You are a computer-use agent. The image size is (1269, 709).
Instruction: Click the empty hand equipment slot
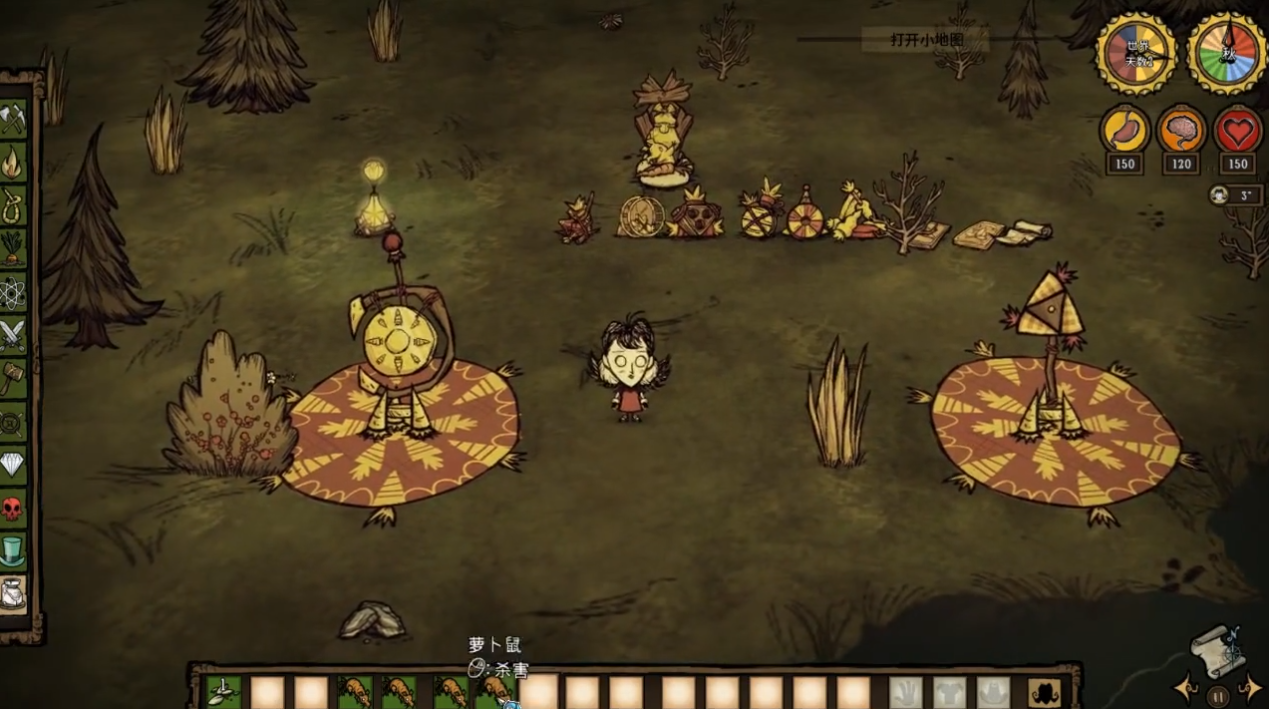tap(905, 692)
